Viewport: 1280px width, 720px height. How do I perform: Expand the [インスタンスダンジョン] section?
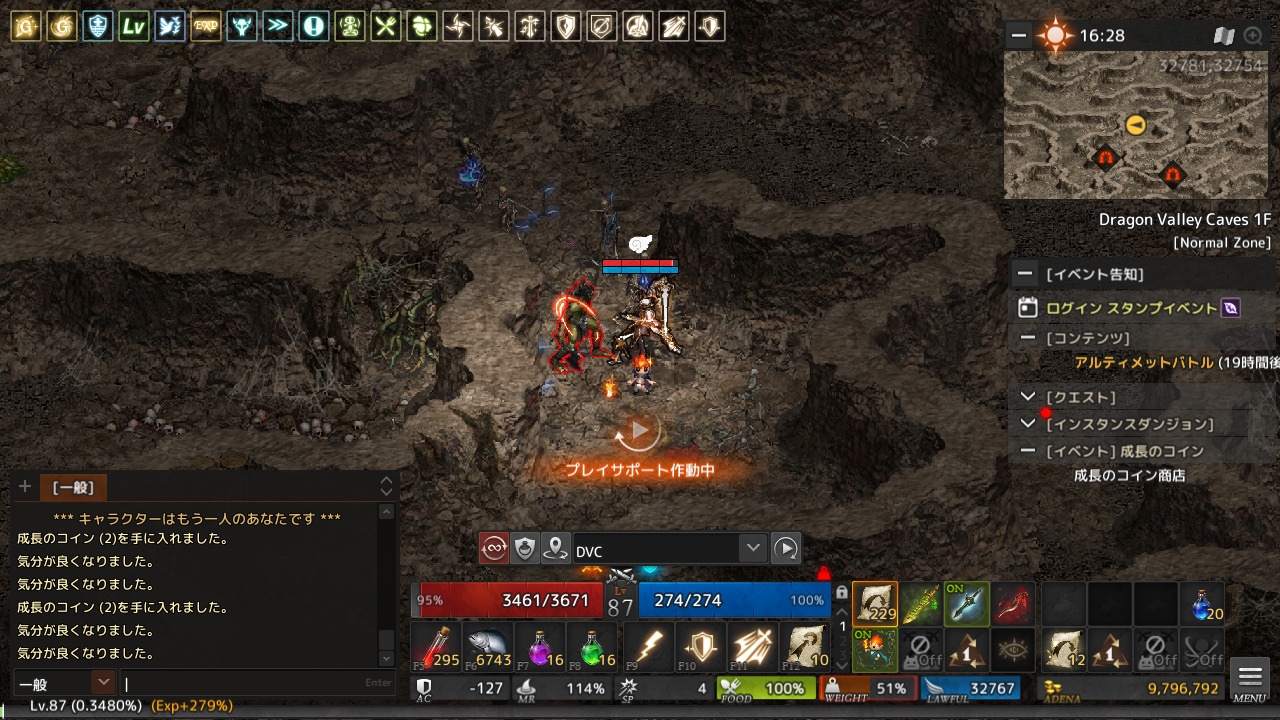click(1027, 424)
